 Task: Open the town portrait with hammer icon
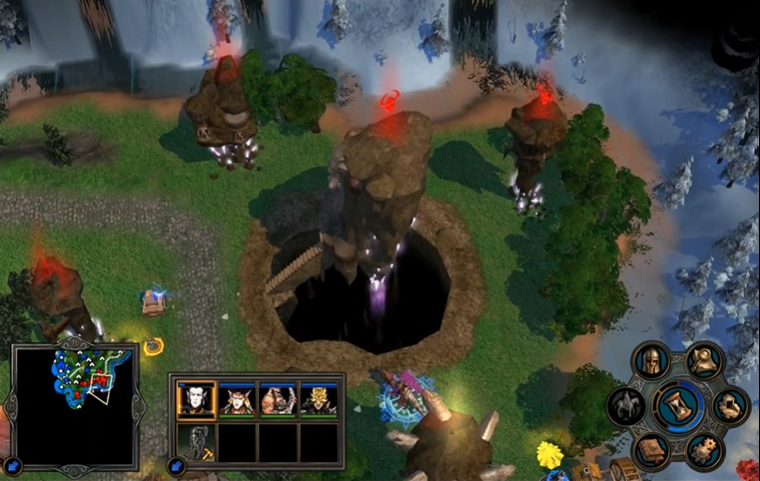[195, 442]
